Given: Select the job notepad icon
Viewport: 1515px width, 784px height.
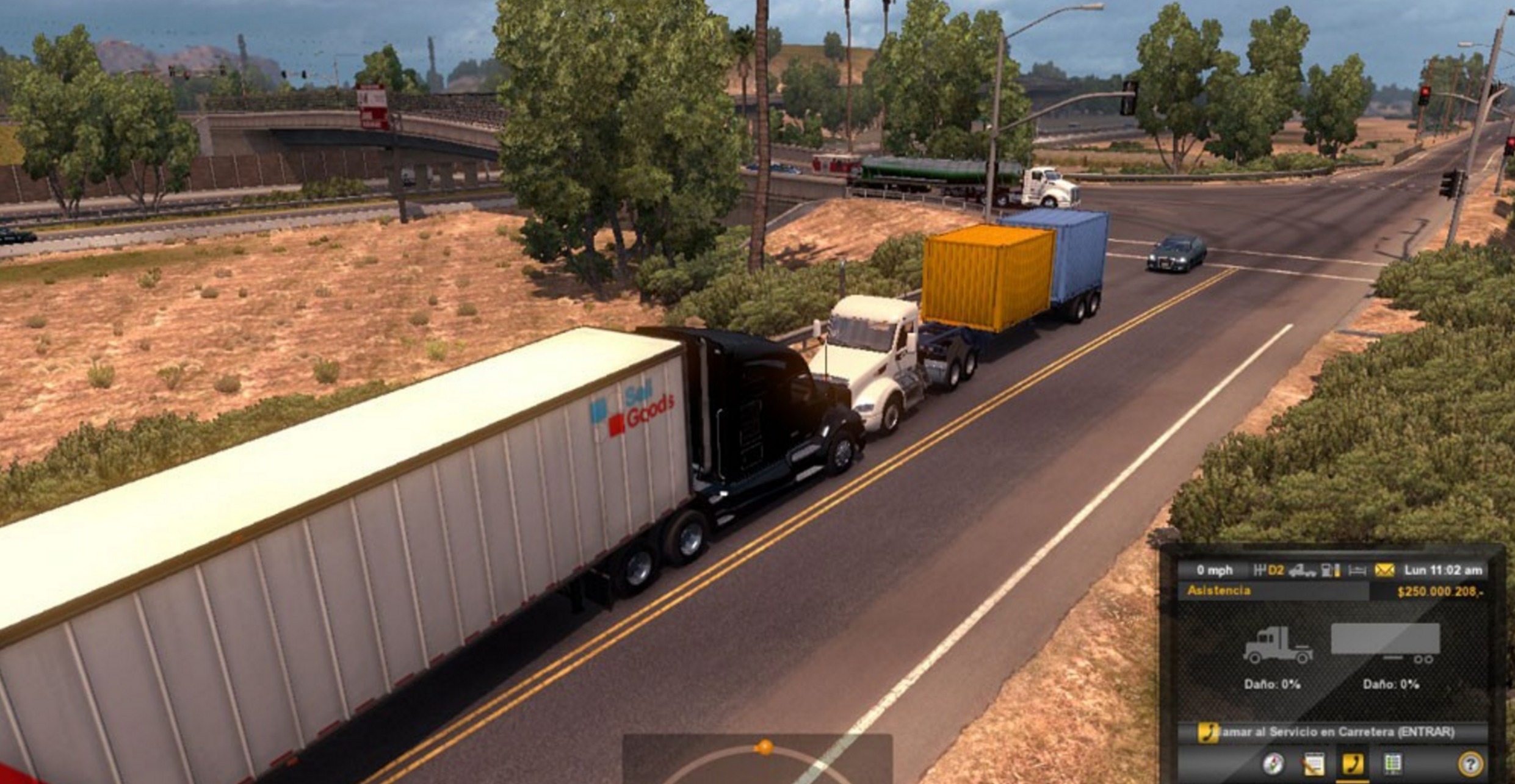Looking at the screenshot, I should [x=1313, y=765].
